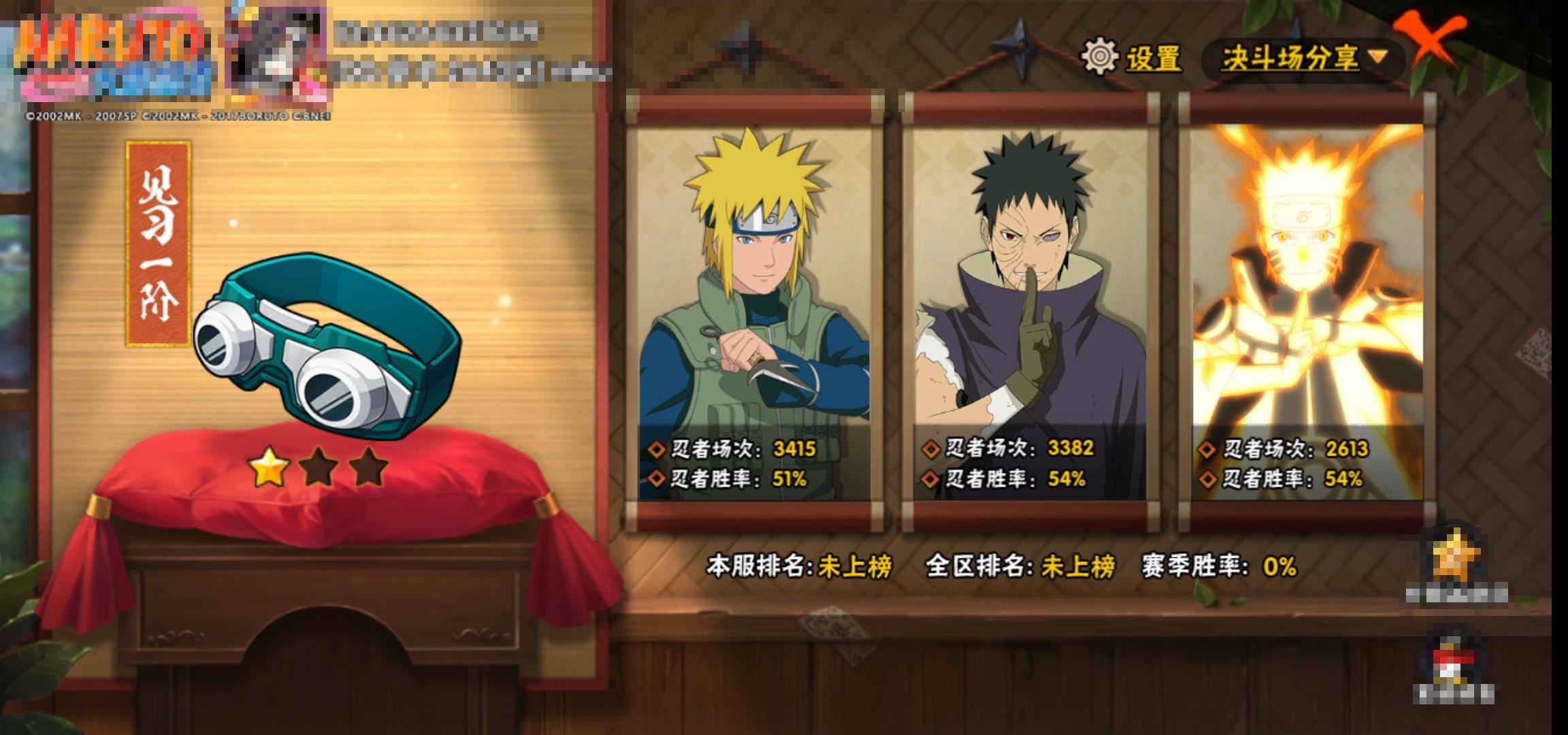Close the duel profile screen
The width and height of the screenshot is (1568, 735).
(x=1432, y=41)
